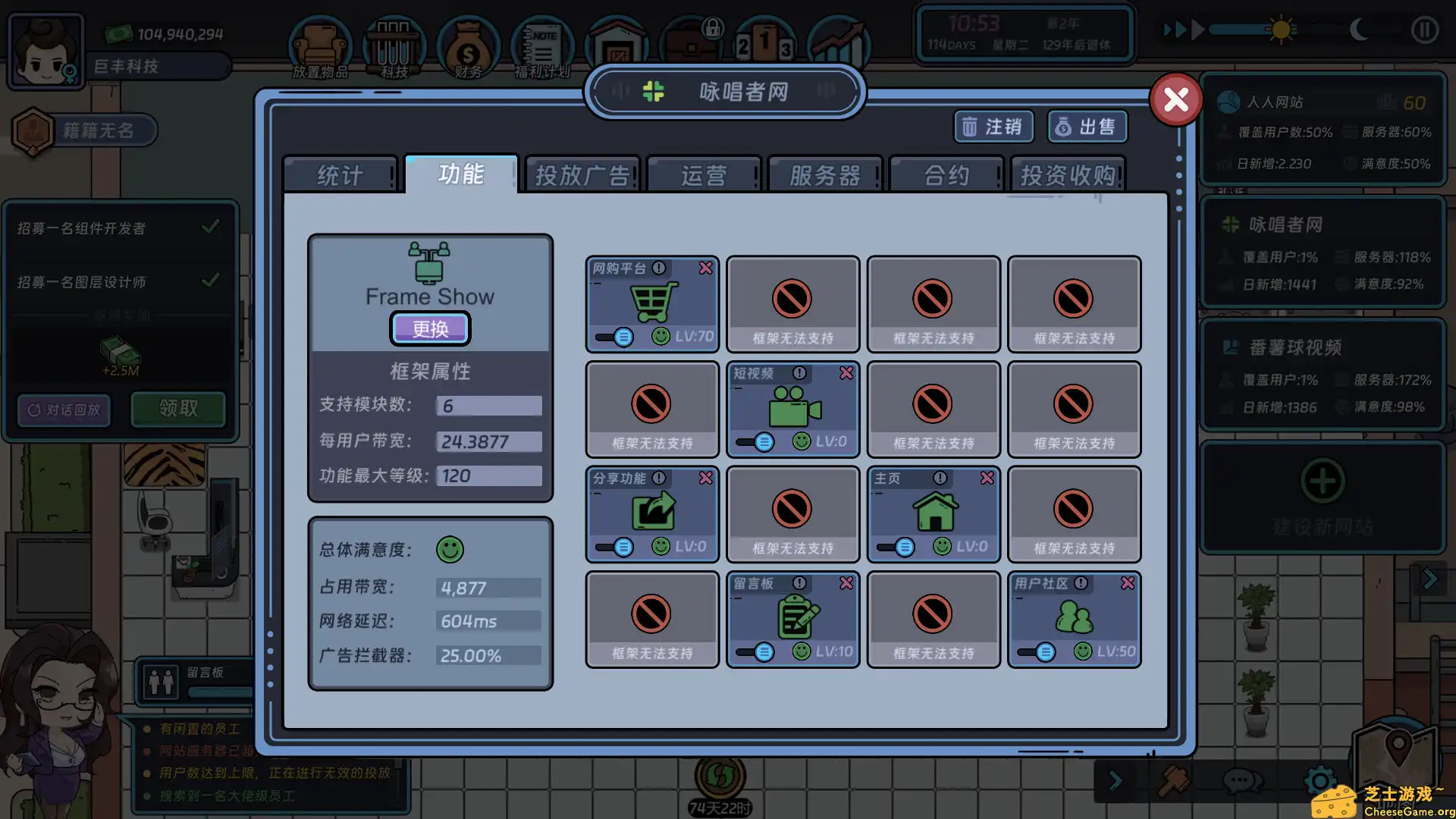
Task: Pause the game with the pause icon
Action: (1424, 30)
